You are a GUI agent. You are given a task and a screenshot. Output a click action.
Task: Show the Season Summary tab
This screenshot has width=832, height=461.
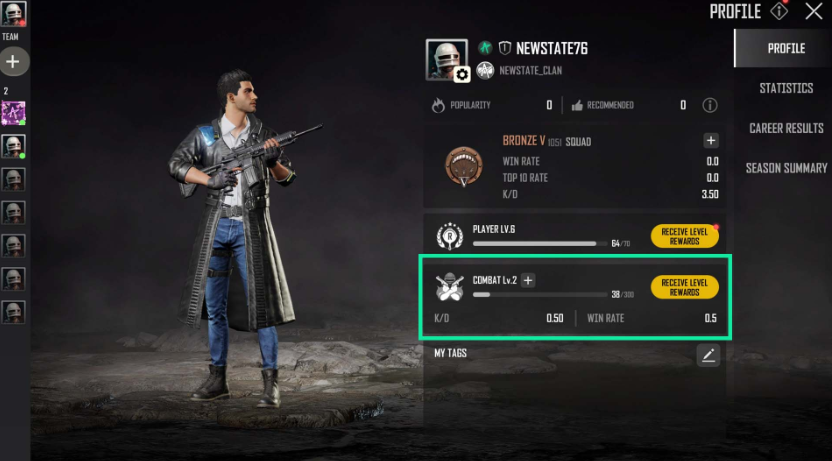pyautogui.click(x=786, y=168)
